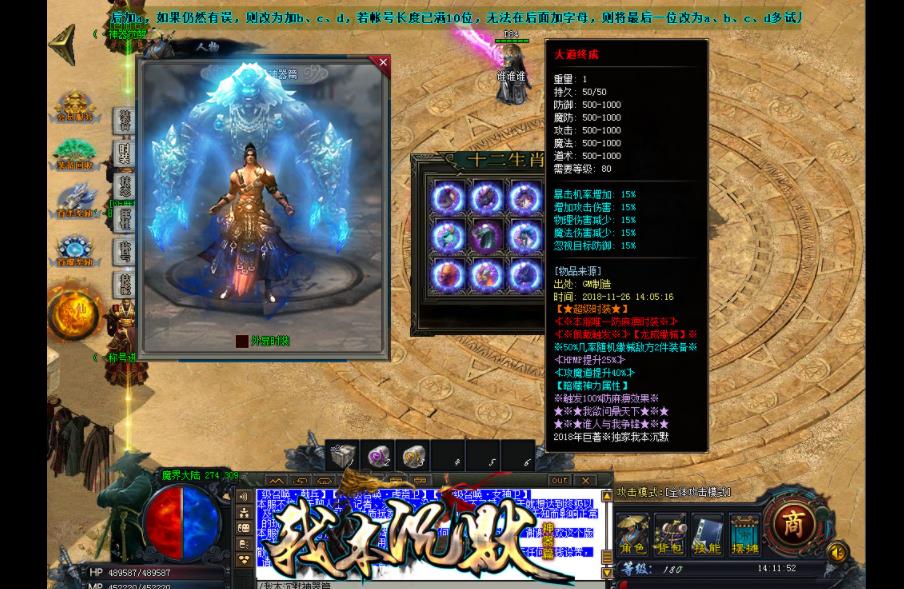Open the 摆摊 stall button
The width and height of the screenshot is (904, 589).
(x=744, y=532)
